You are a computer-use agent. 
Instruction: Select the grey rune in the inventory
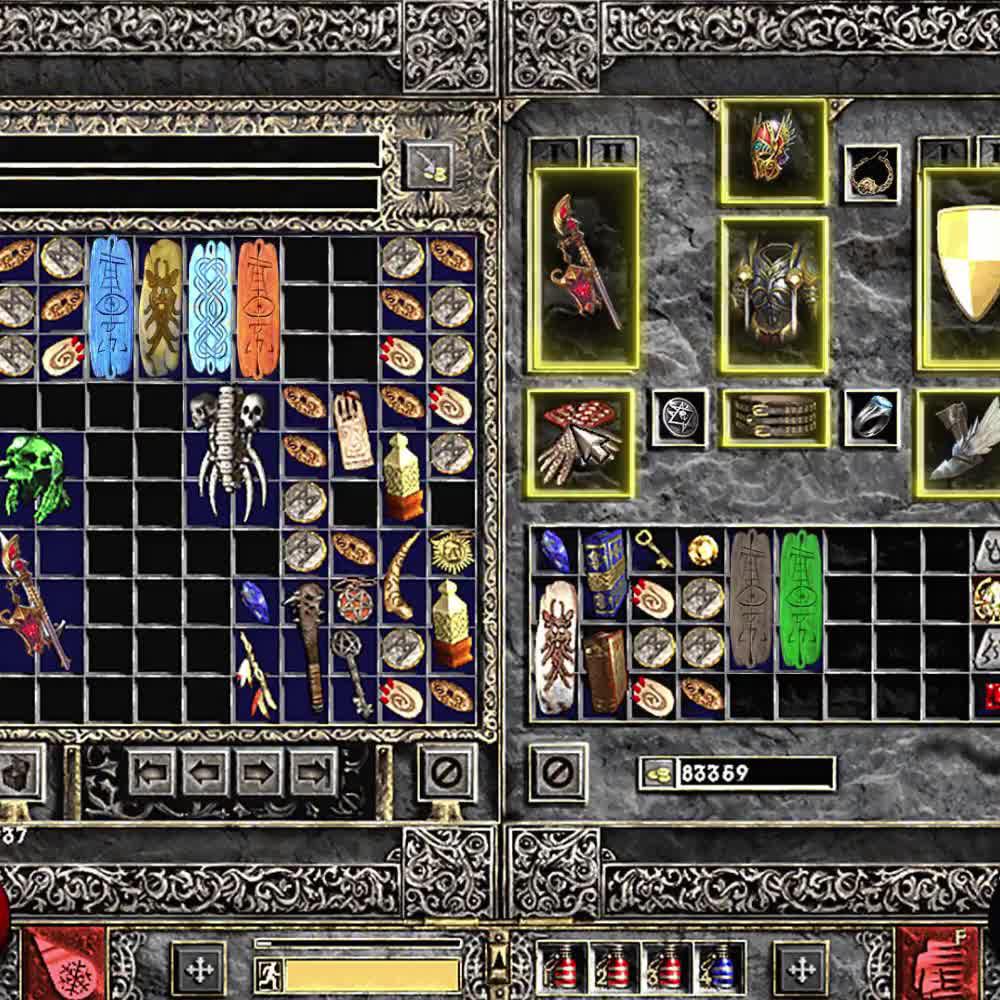point(750,598)
